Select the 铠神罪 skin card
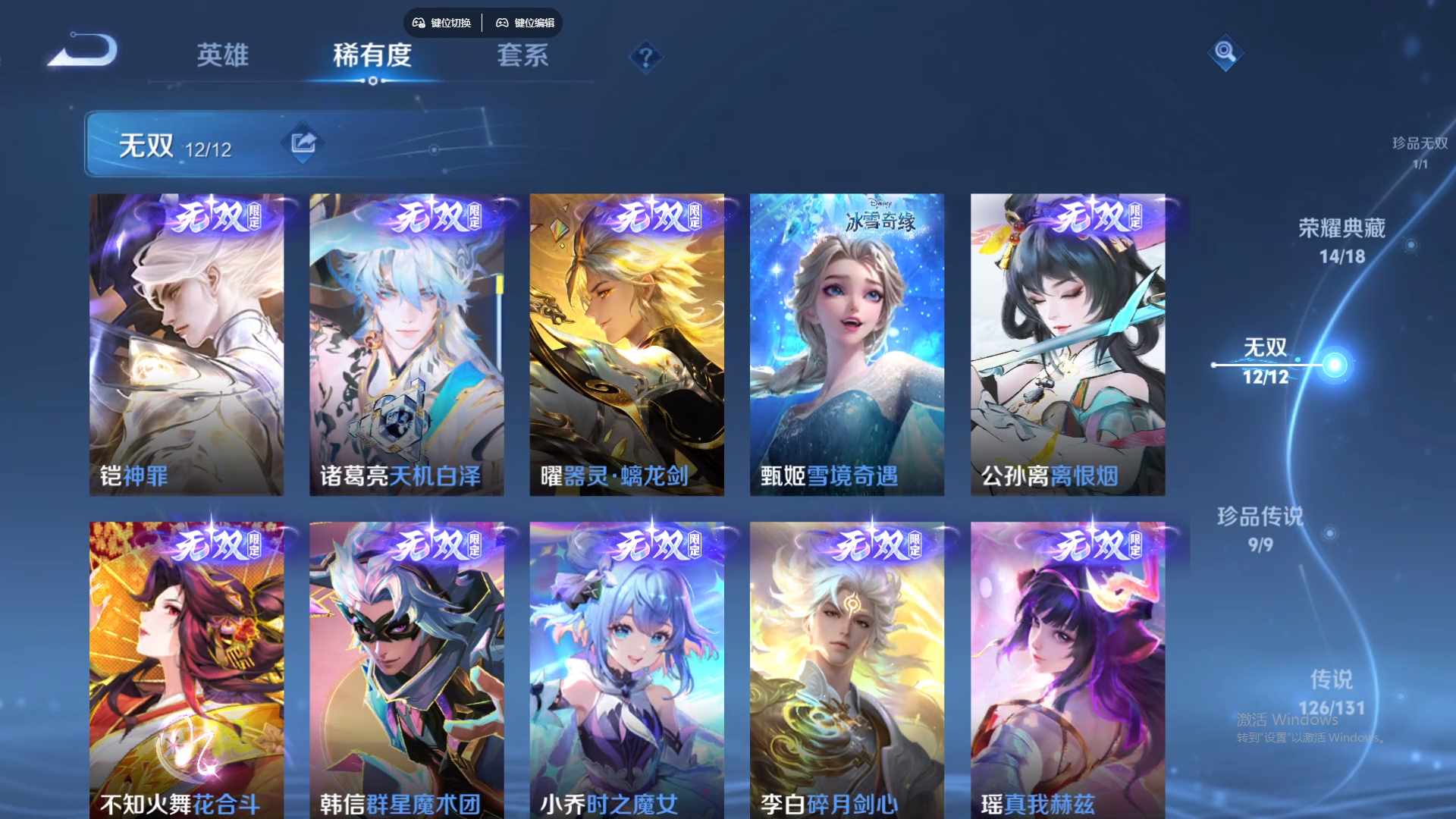Image resolution: width=1456 pixels, height=819 pixels. tap(187, 344)
